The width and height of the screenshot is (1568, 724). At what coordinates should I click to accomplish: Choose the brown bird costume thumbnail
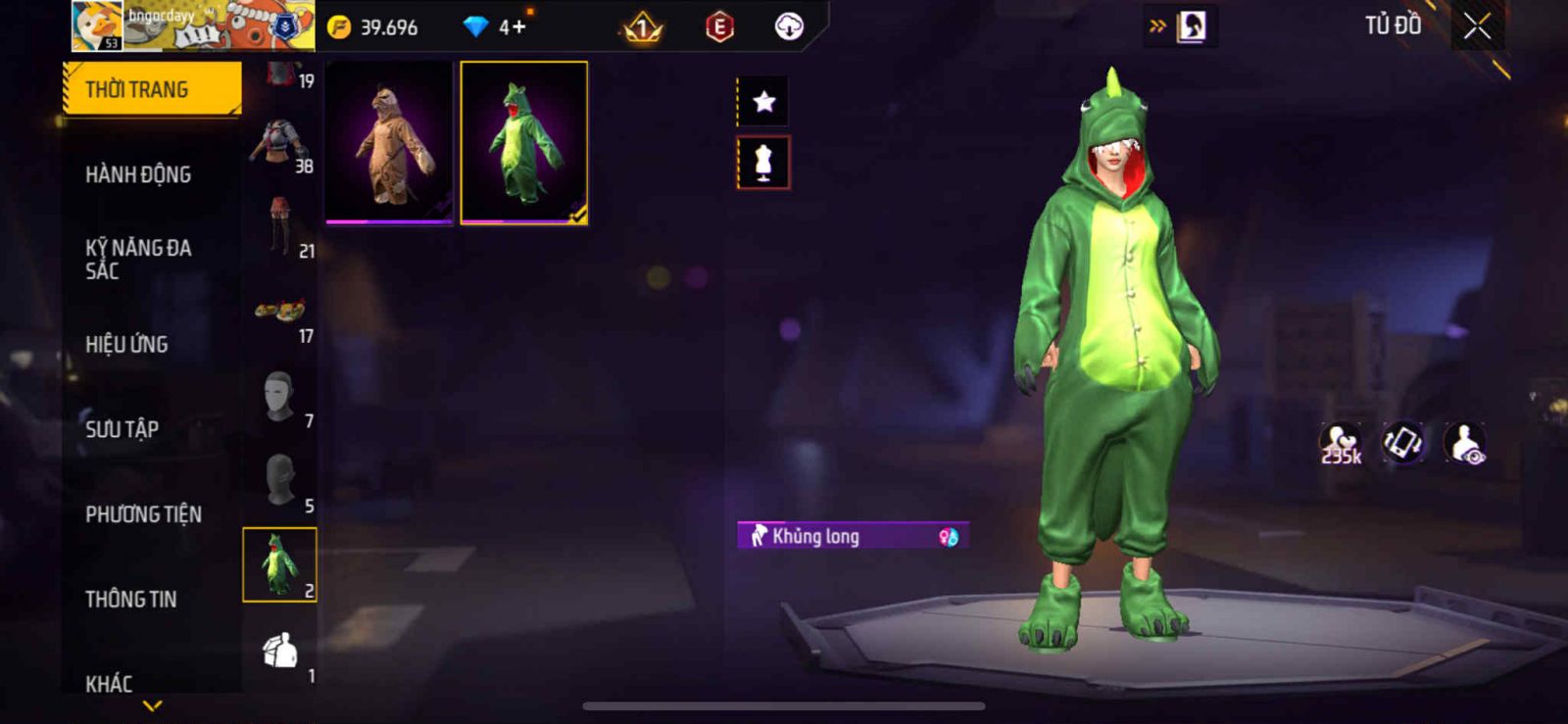[389, 143]
